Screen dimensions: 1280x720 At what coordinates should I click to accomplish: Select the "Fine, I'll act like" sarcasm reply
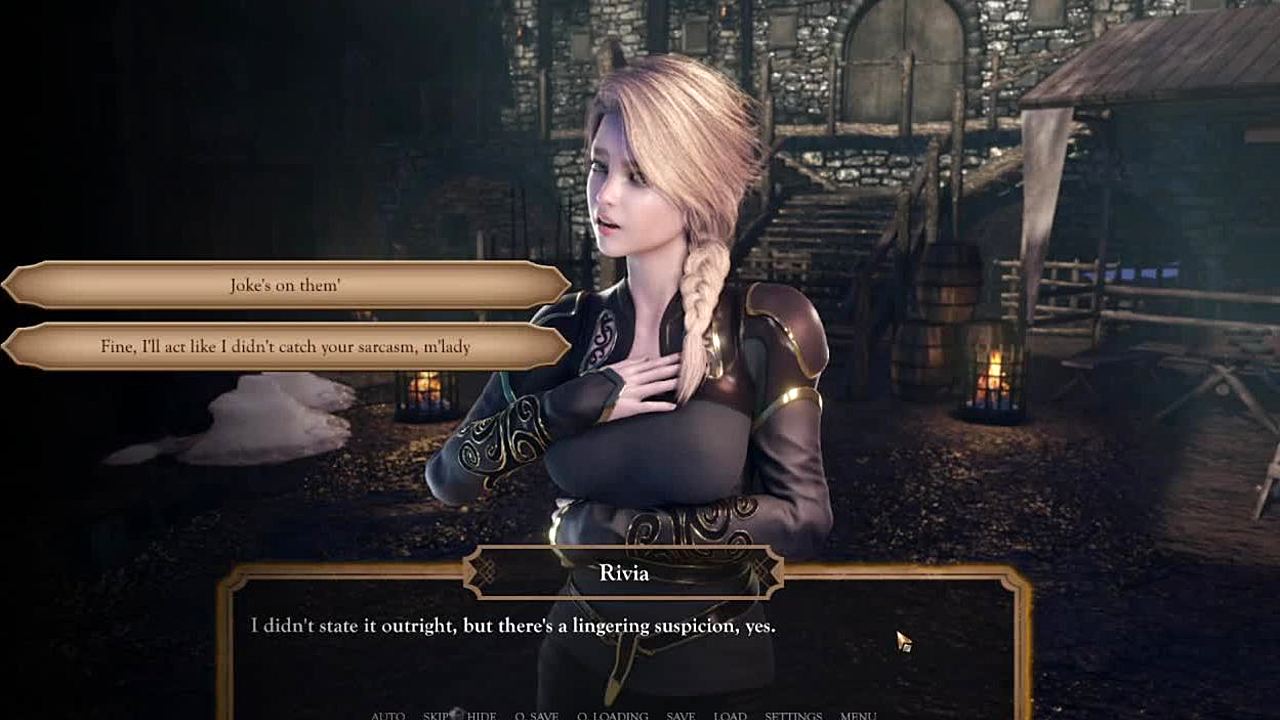(x=286, y=347)
